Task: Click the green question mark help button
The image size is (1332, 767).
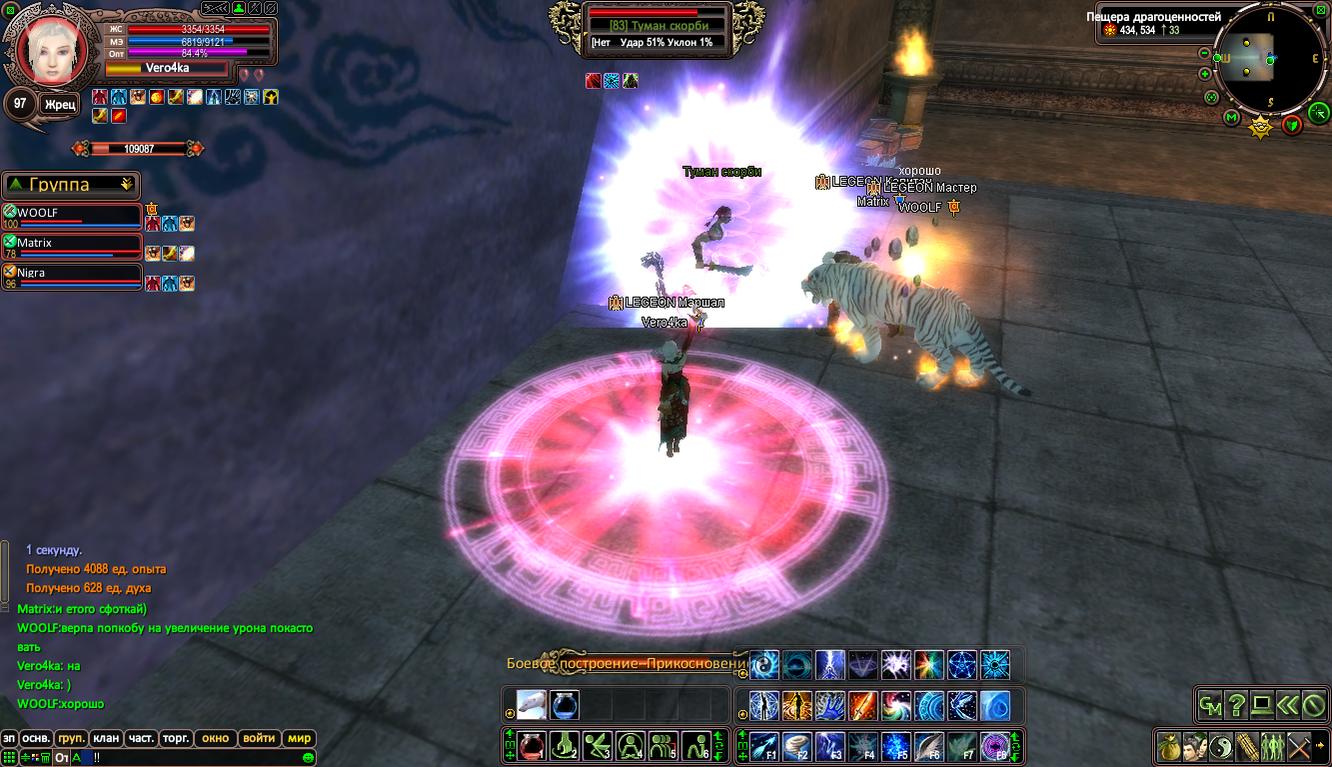Action: (1236, 705)
